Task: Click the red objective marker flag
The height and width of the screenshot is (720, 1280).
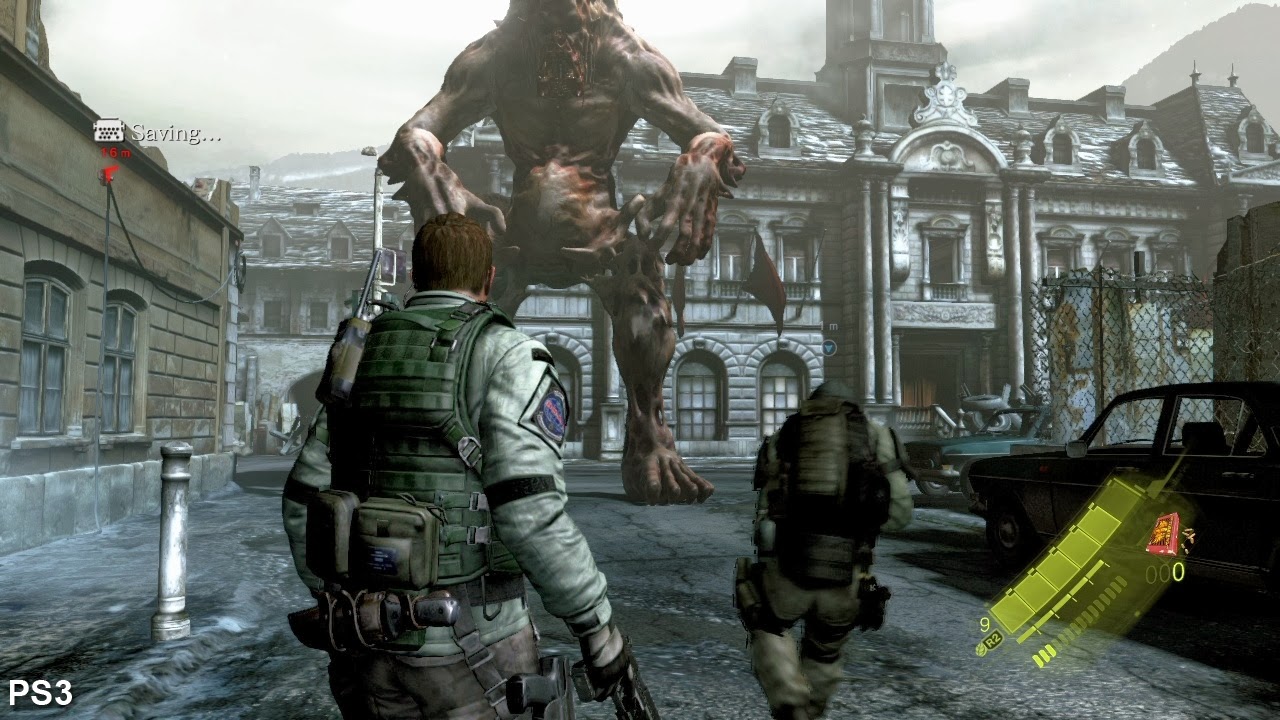Action: pyautogui.click(x=109, y=172)
